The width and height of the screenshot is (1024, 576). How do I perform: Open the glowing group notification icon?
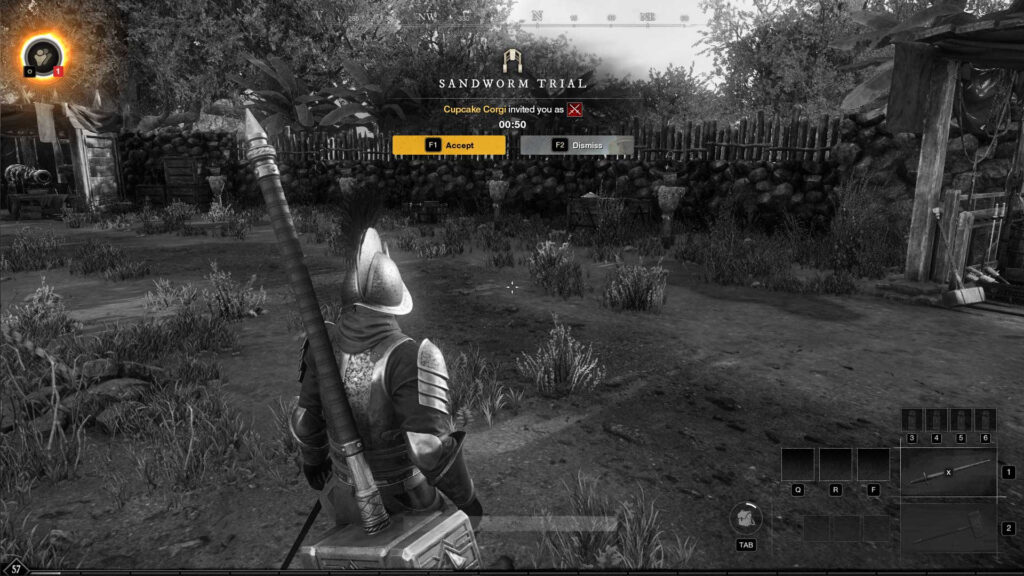(x=41, y=55)
